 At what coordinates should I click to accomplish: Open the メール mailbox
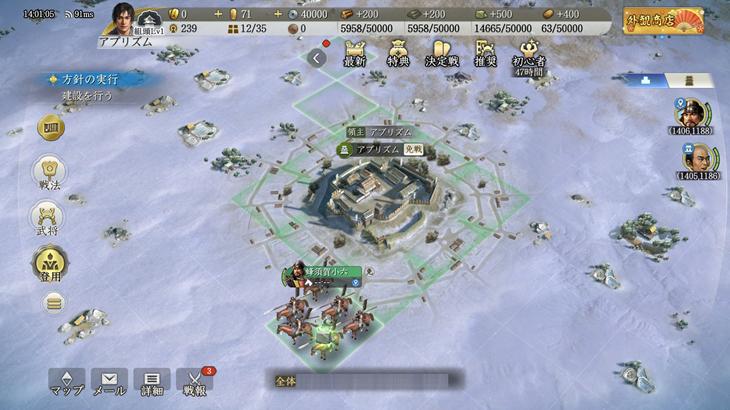[109, 383]
